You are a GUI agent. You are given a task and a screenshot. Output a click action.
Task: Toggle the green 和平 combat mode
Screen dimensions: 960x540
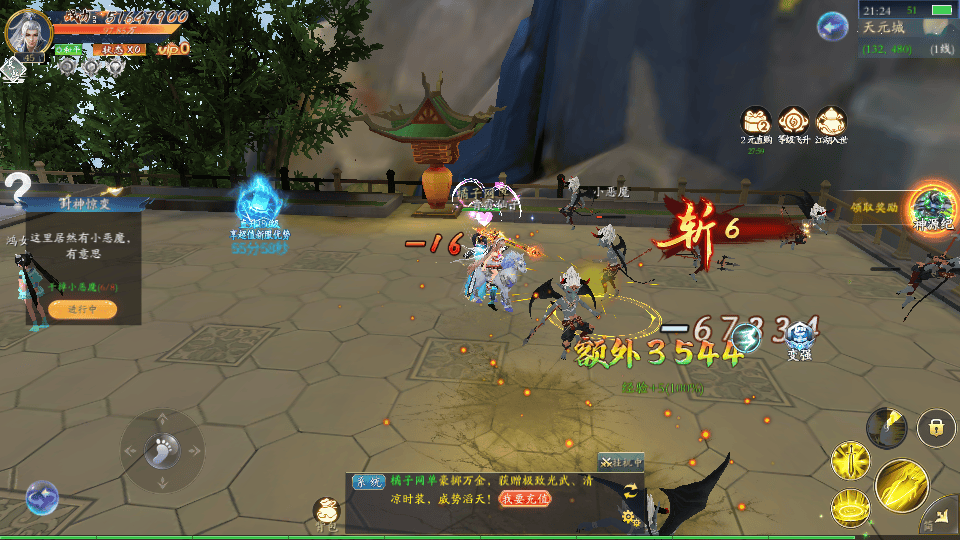tap(69, 49)
